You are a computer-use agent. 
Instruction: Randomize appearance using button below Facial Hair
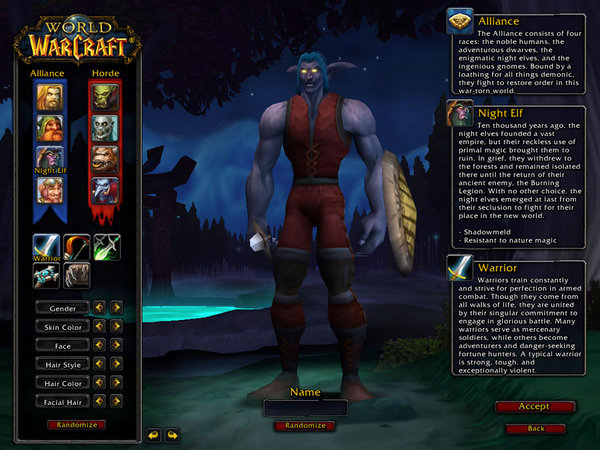click(76, 424)
